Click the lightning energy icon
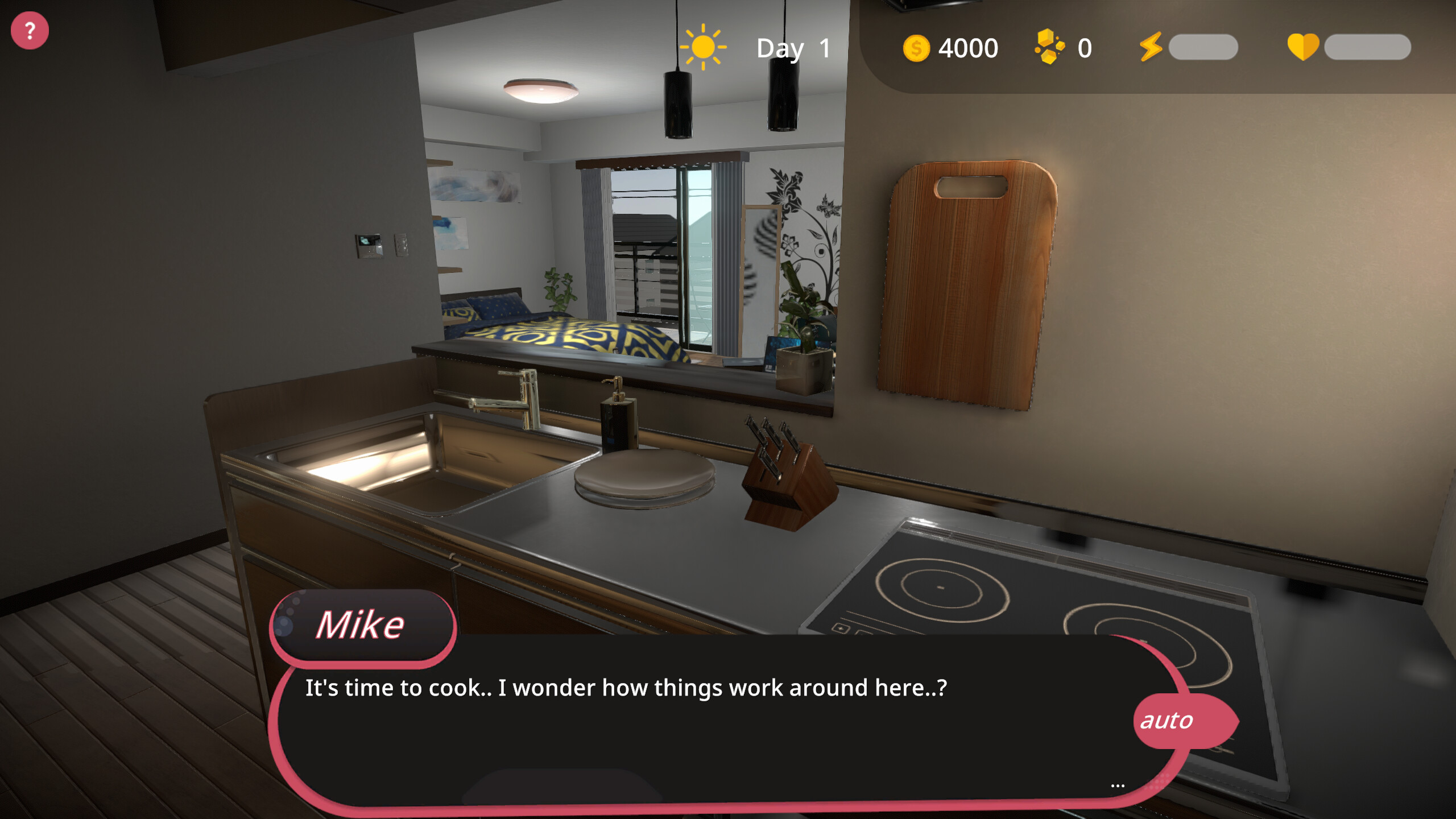The image size is (1456, 819). pos(1152,48)
